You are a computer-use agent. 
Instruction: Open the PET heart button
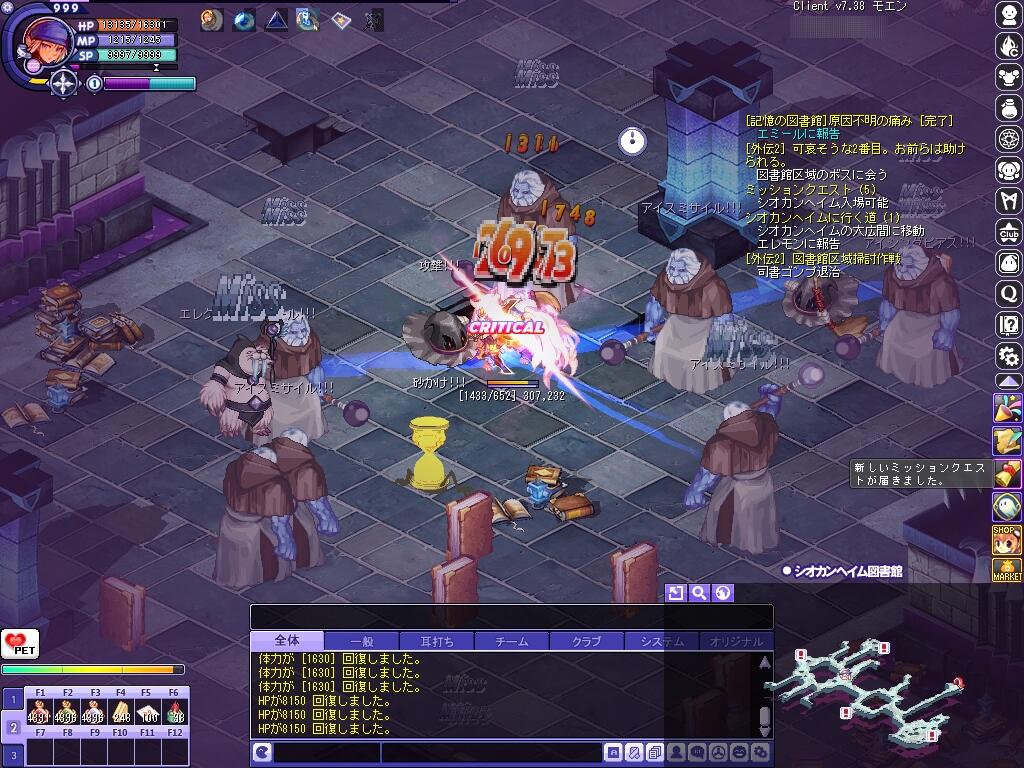click(19, 644)
